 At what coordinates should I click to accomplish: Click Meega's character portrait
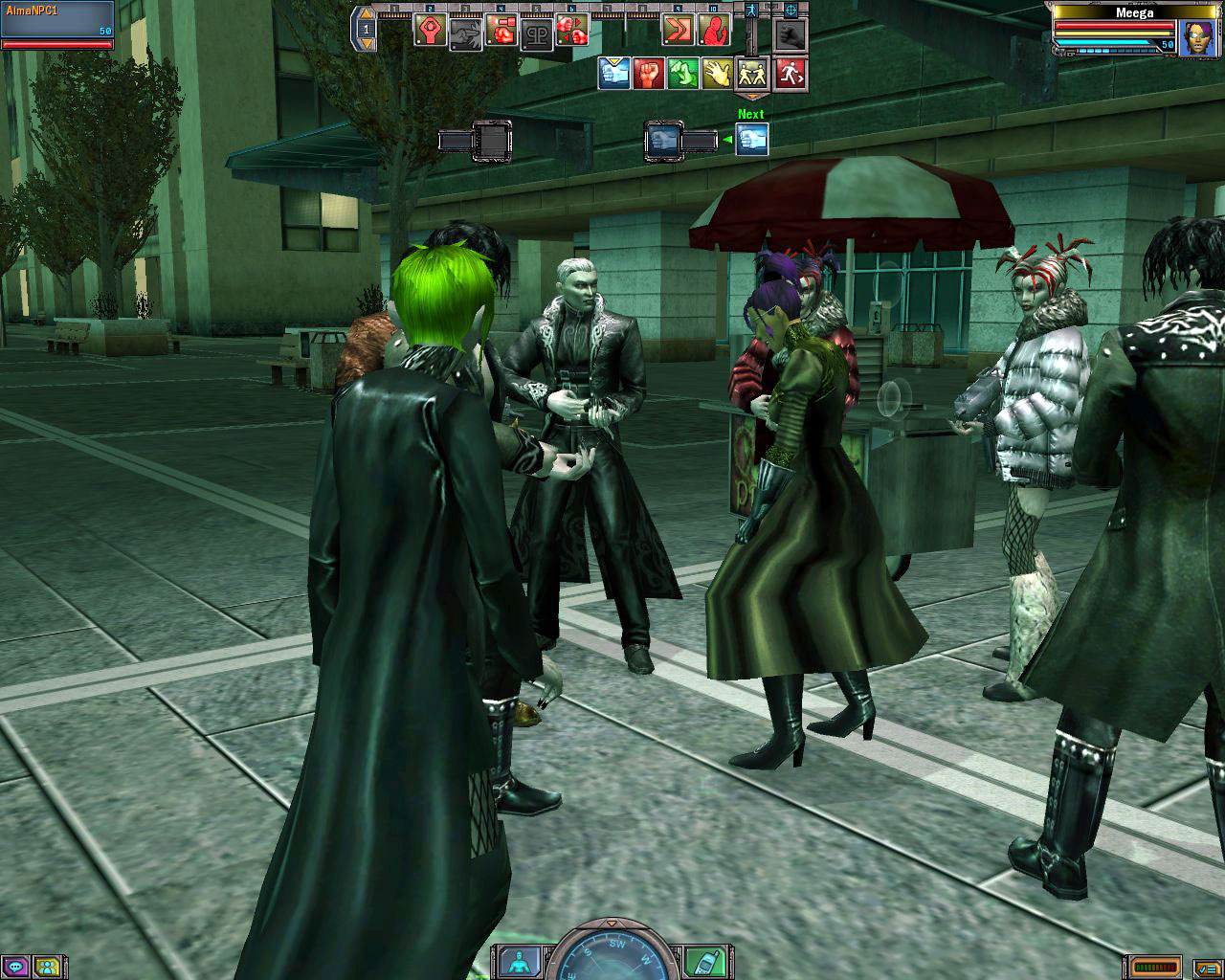click(x=1198, y=38)
